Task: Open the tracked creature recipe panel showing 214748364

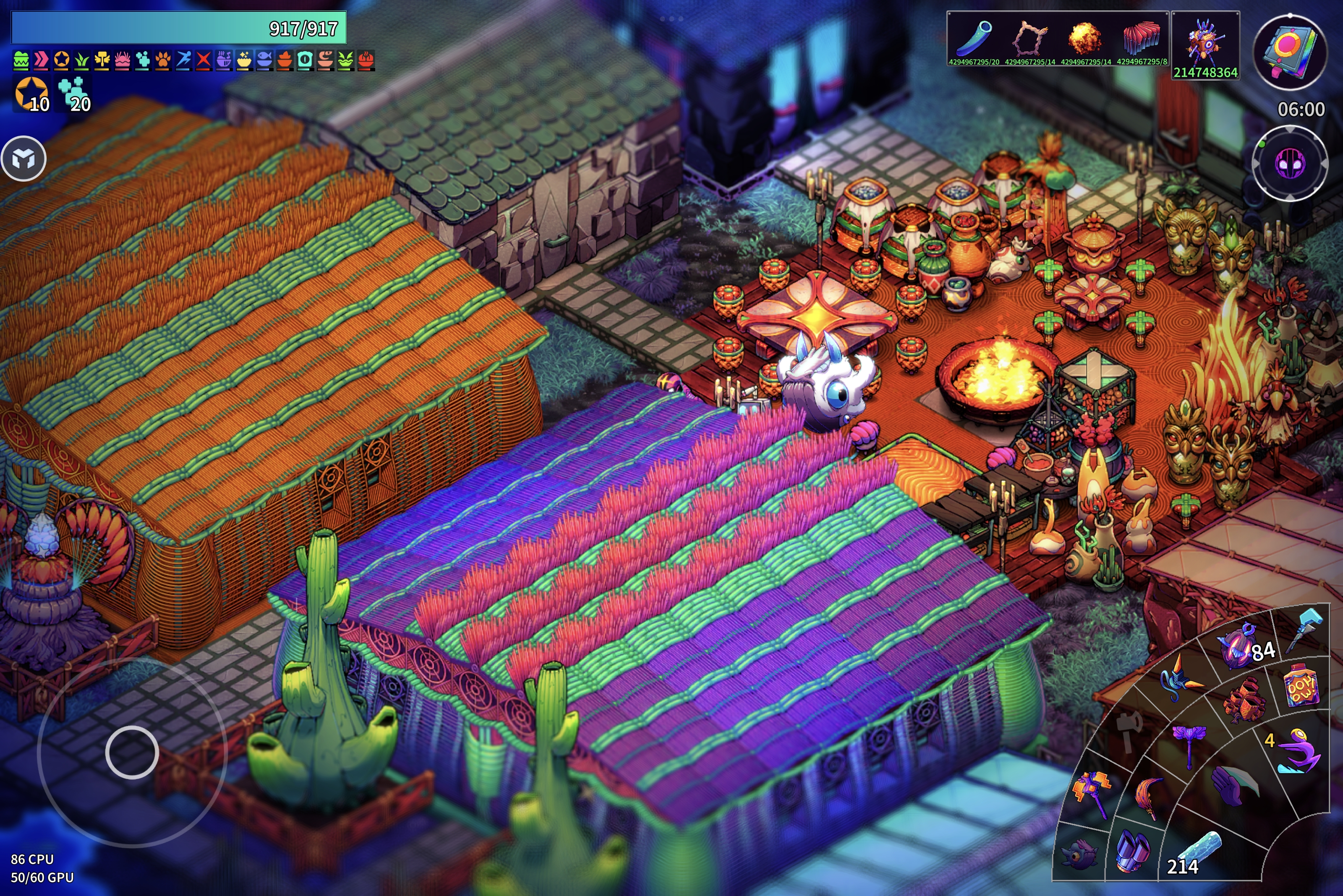Action: [x=1205, y=44]
